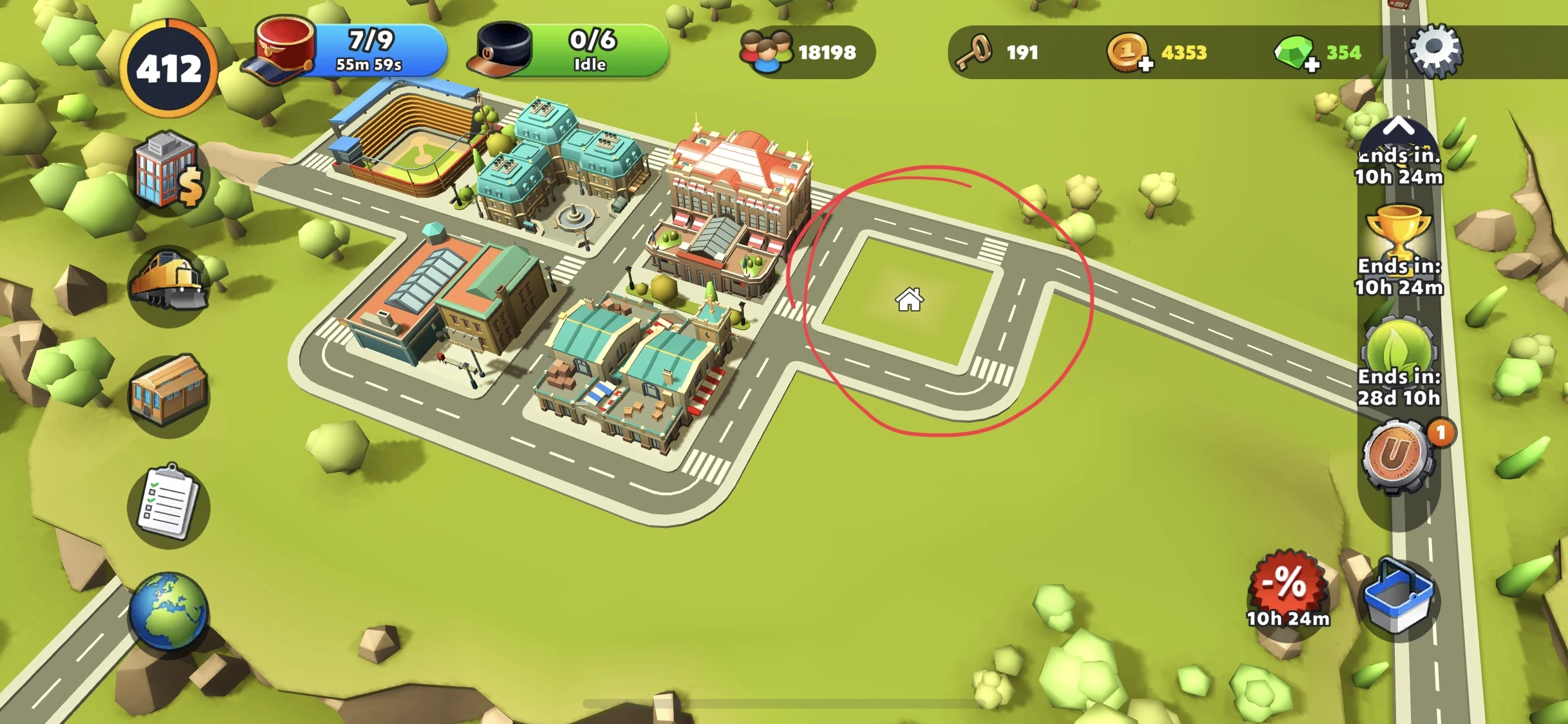View the population count of 18198
Viewport: 1568px width, 724px height.
801,51
